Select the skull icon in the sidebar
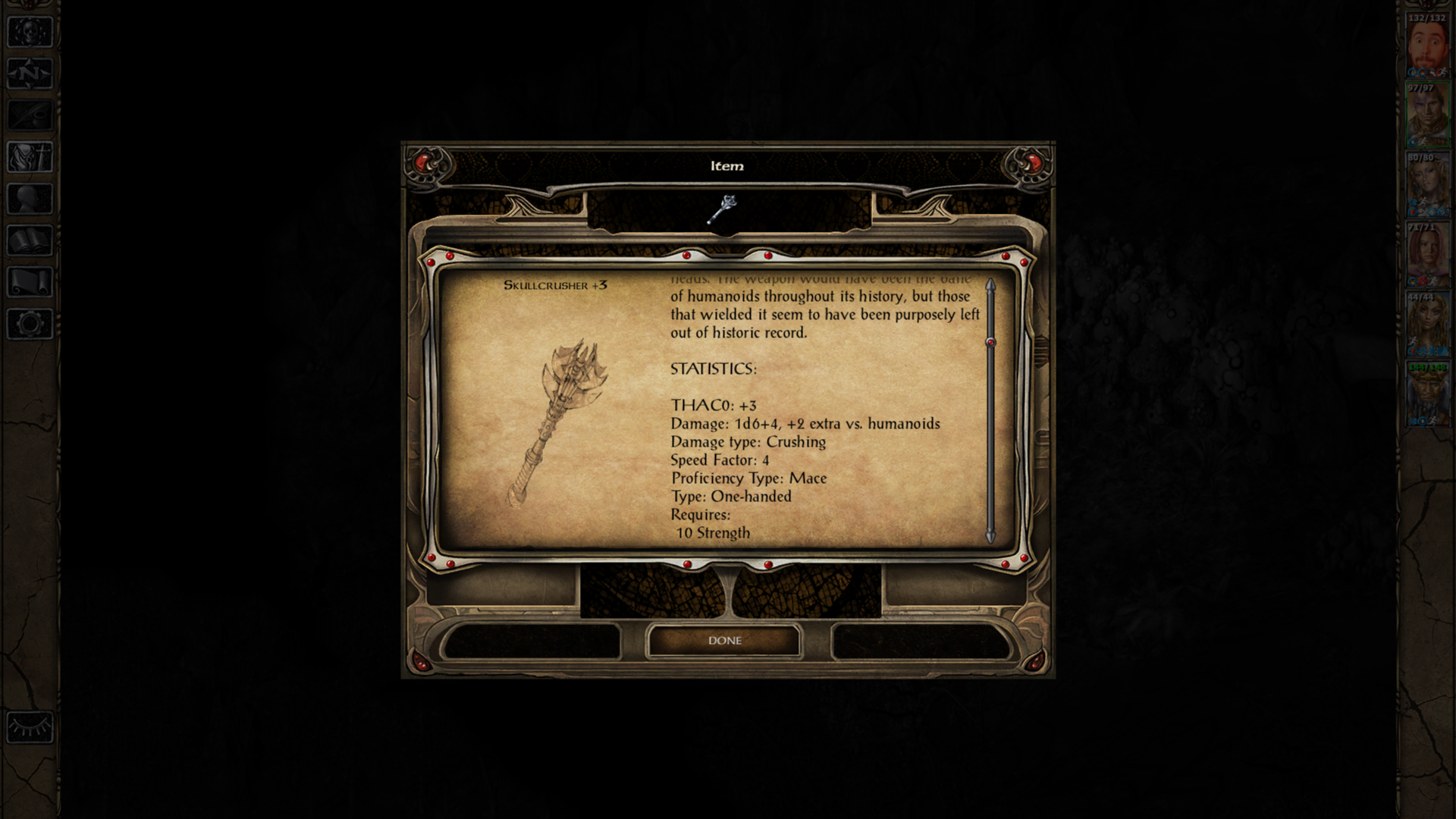This screenshot has height=819, width=1456. tap(30, 33)
